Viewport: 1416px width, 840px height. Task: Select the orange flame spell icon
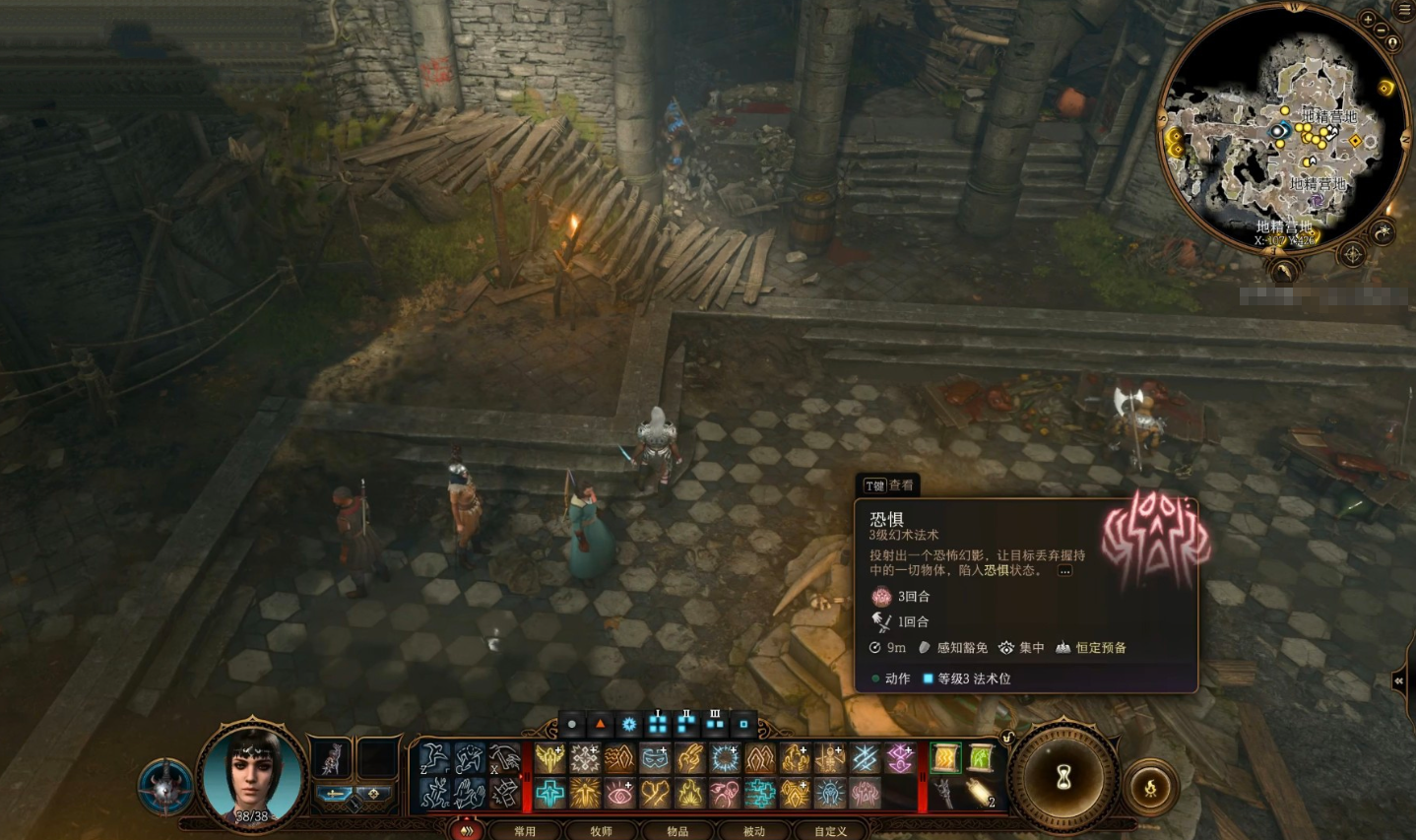[x=690, y=792]
